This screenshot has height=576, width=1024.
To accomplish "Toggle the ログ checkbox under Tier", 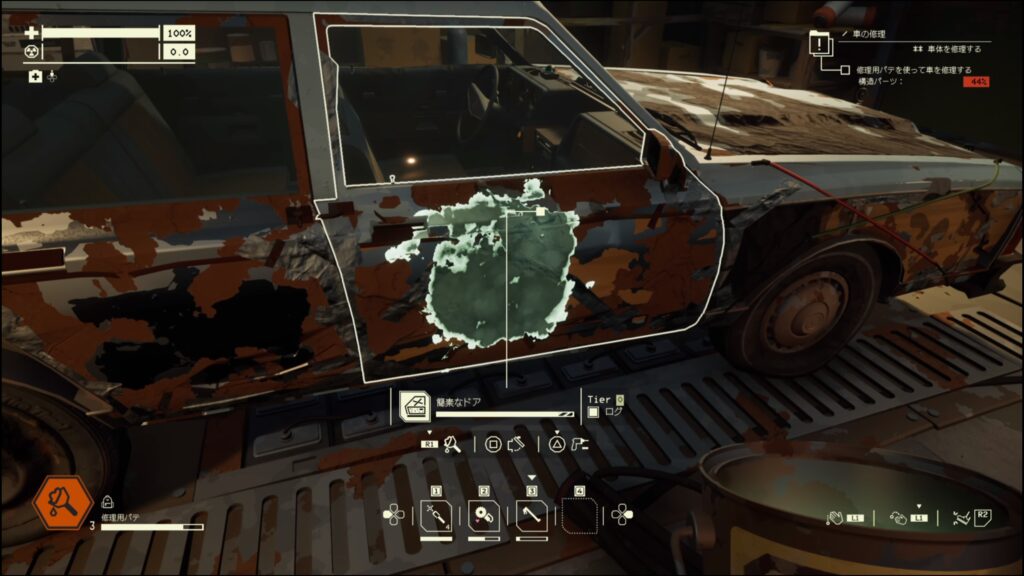I will coord(593,411).
